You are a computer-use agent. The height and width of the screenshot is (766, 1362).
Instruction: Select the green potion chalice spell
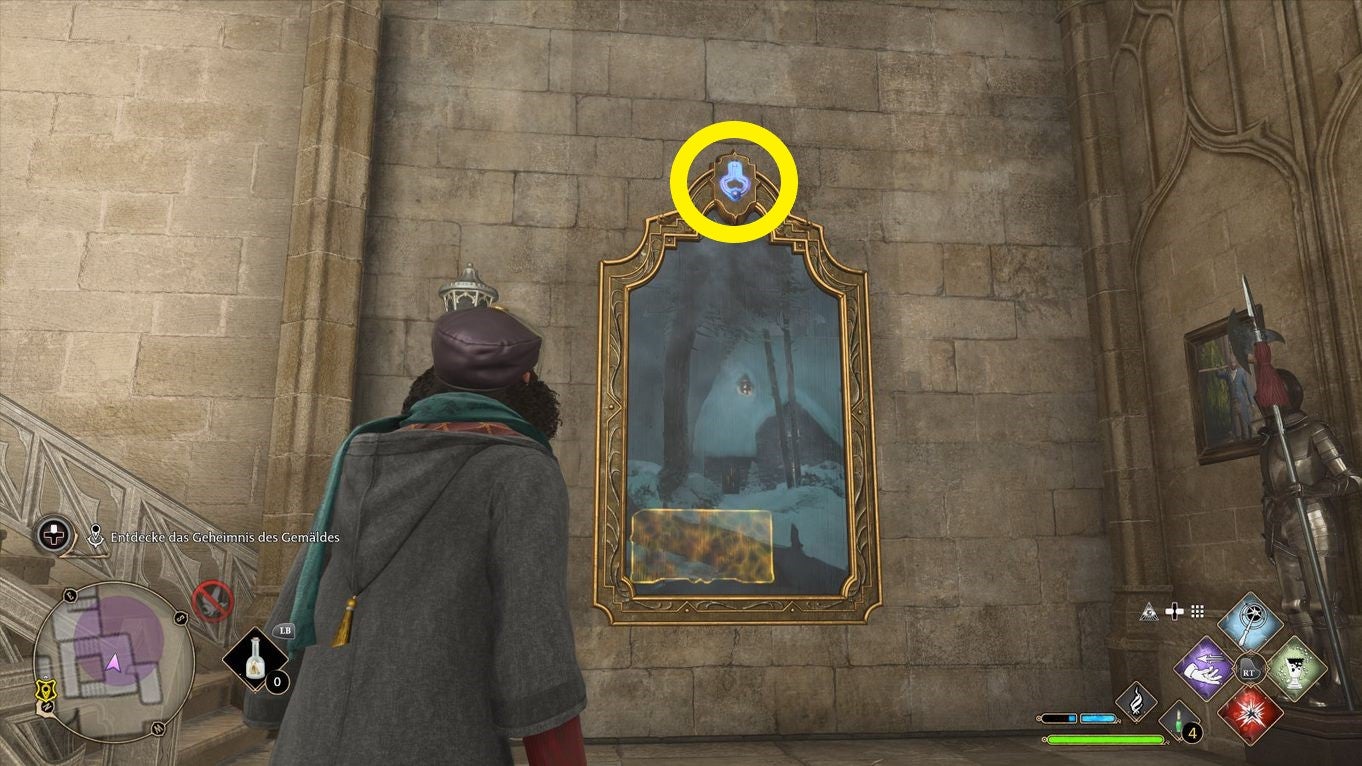pyautogui.click(x=1294, y=670)
